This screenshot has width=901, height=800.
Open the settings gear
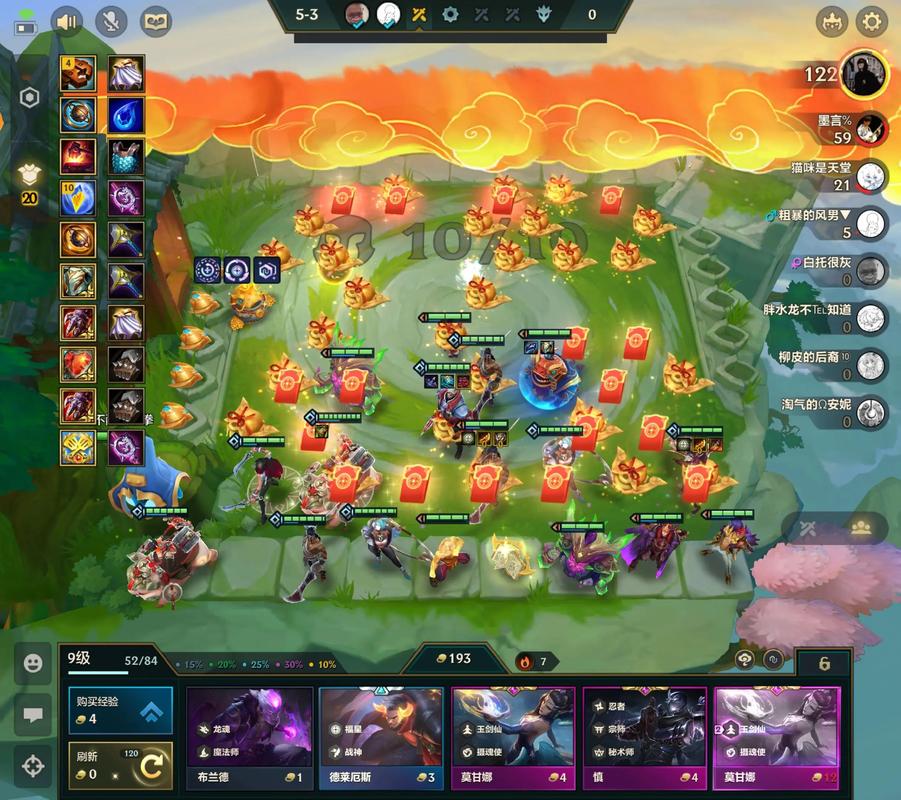[x=872, y=21]
